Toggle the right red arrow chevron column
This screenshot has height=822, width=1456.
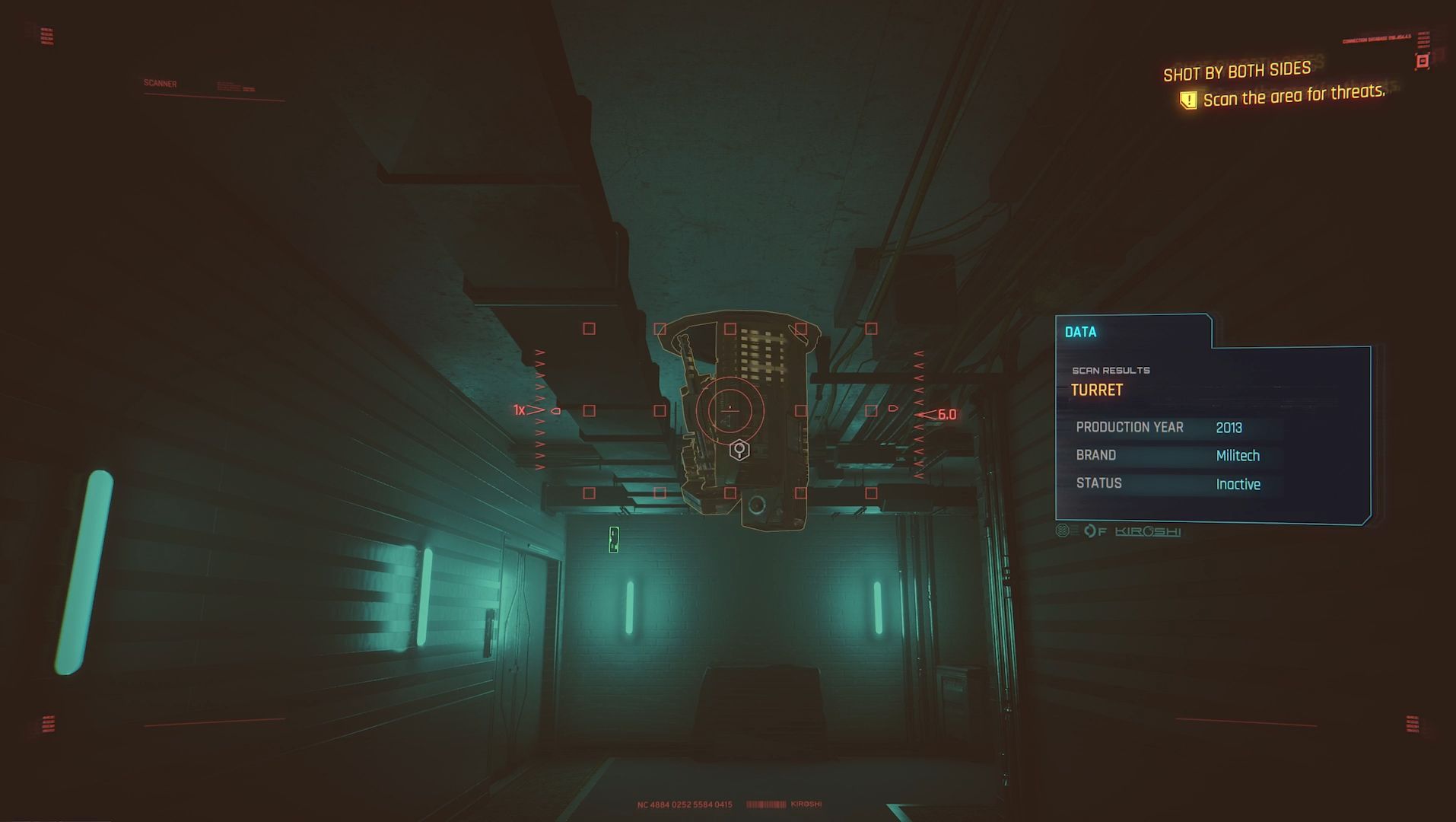click(918, 411)
